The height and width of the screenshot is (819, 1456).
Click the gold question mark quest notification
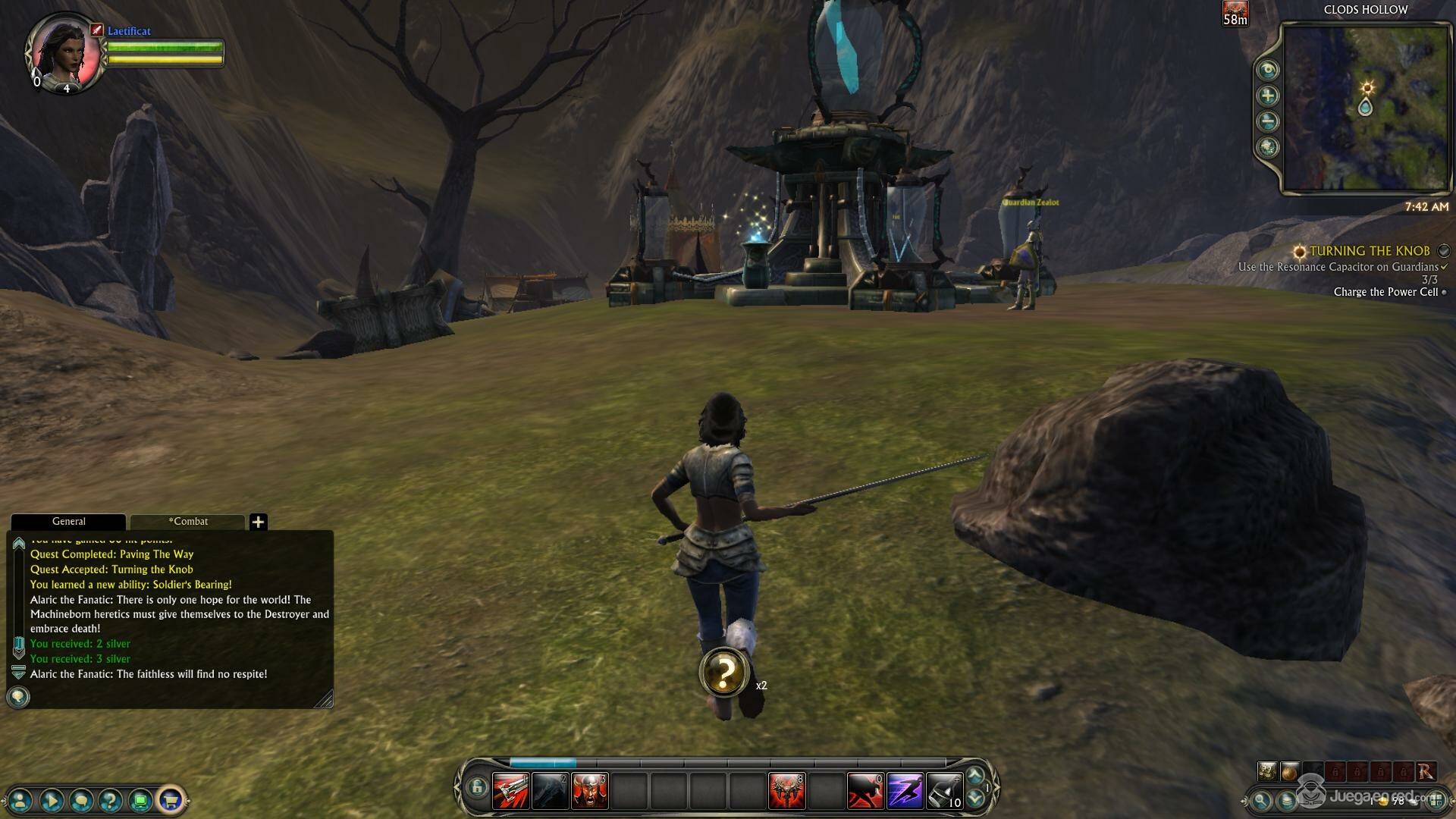tap(724, 672)
